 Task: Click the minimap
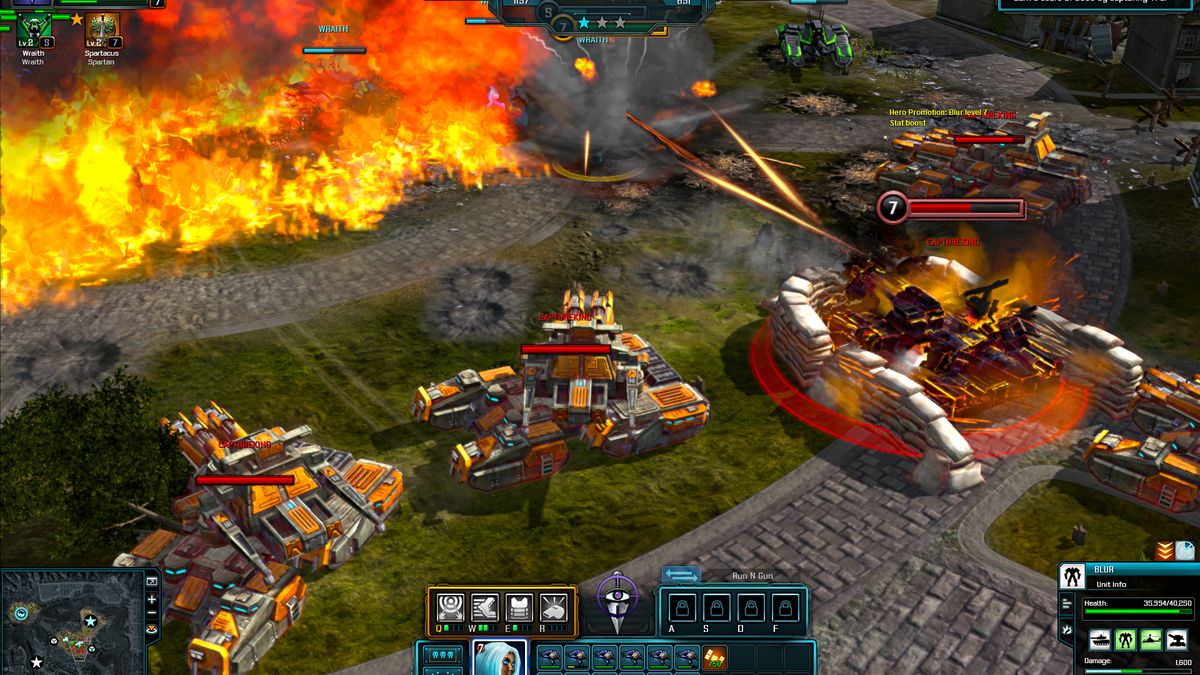(x=72, y=620)
